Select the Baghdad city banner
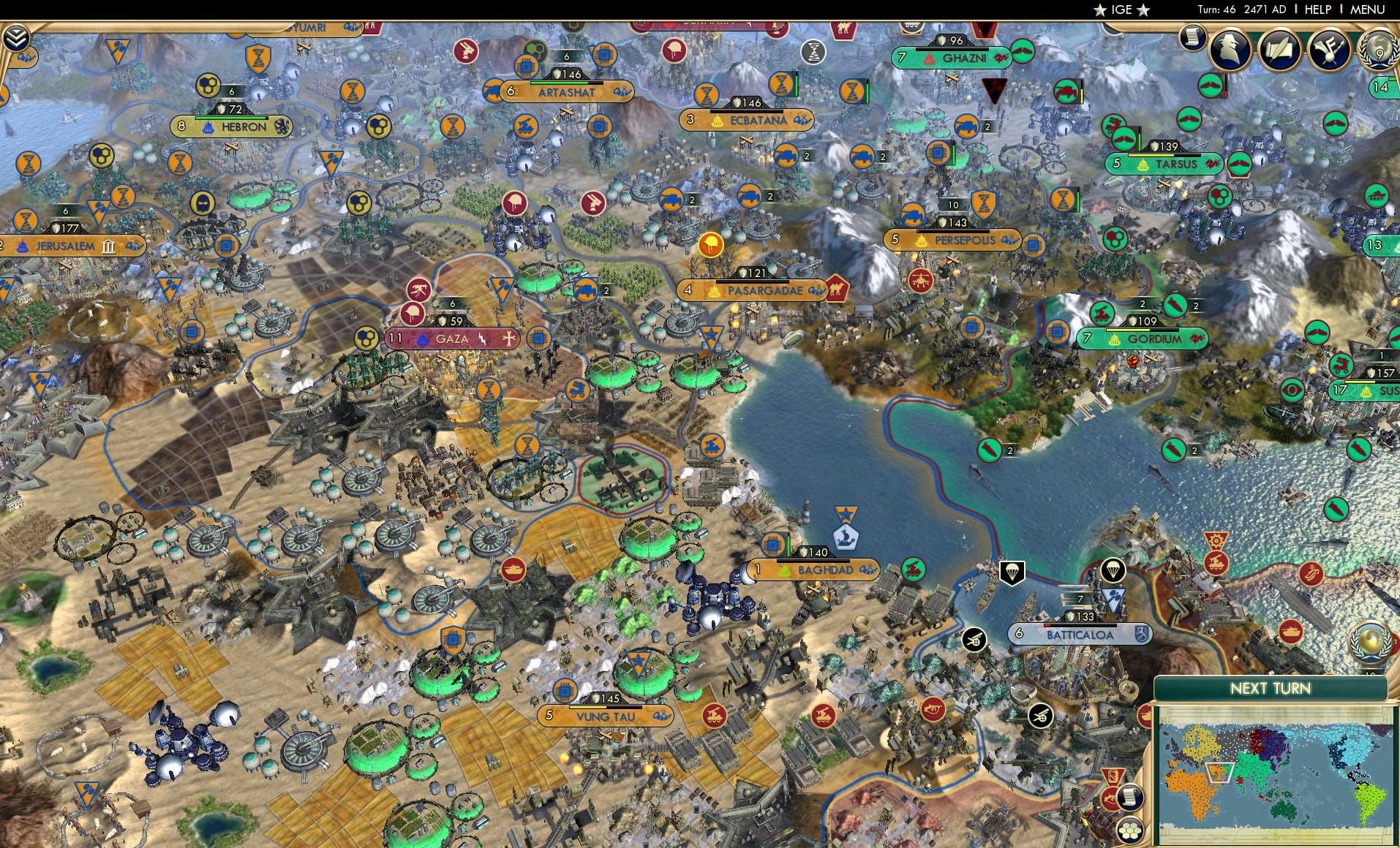1400x848 pixels. (813, 568)
